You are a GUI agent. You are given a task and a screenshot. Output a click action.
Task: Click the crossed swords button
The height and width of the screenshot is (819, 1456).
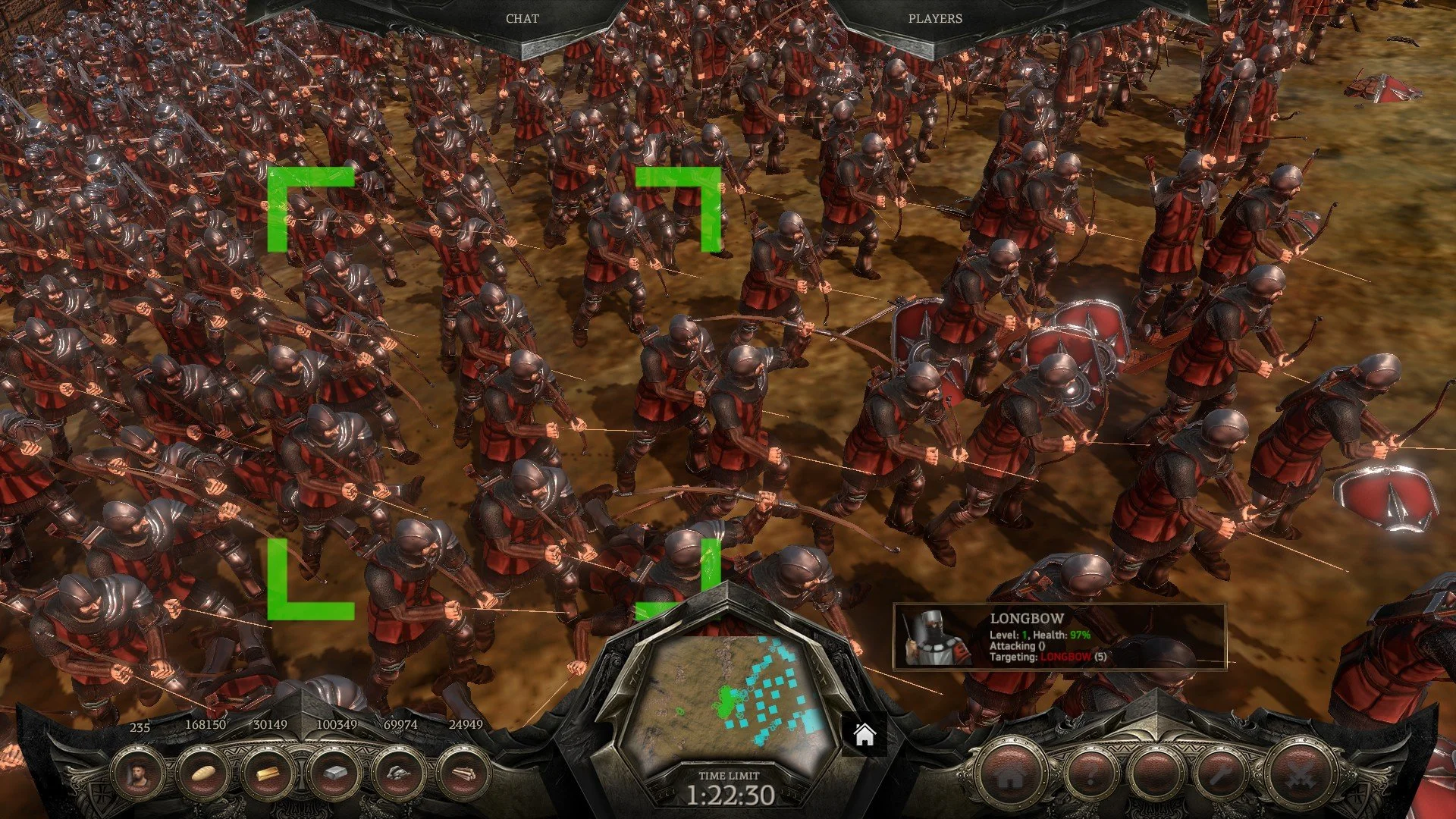click(x=1298, y=777)
